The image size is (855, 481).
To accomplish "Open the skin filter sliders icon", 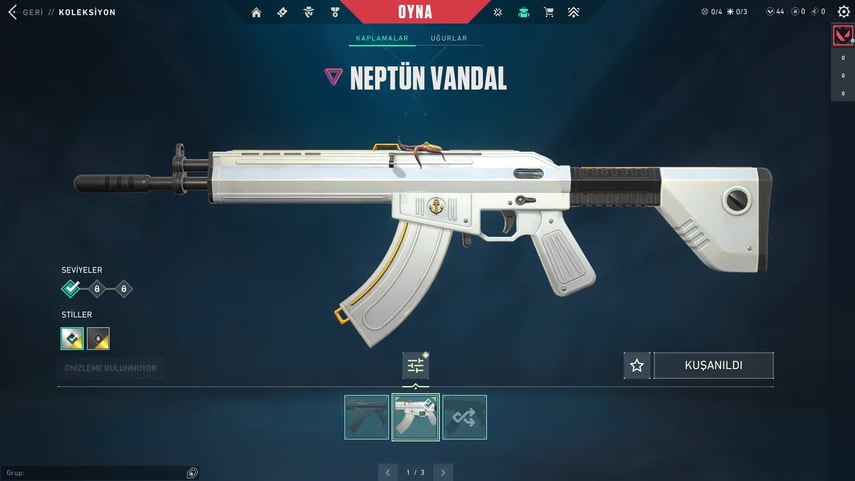I will [415, 366].
